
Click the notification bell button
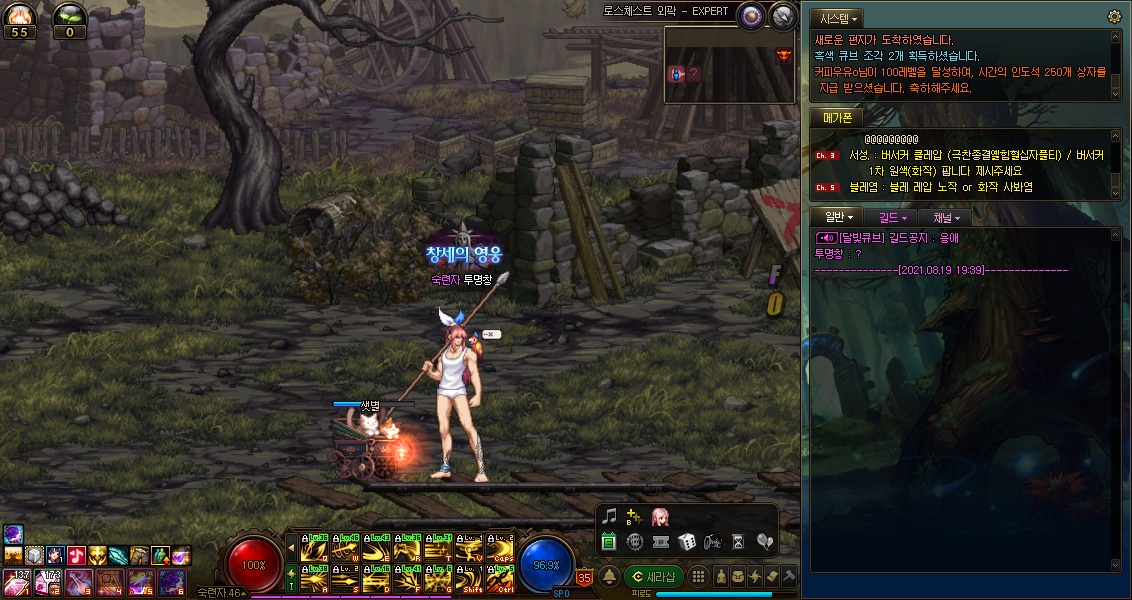(x=609, y=577)
